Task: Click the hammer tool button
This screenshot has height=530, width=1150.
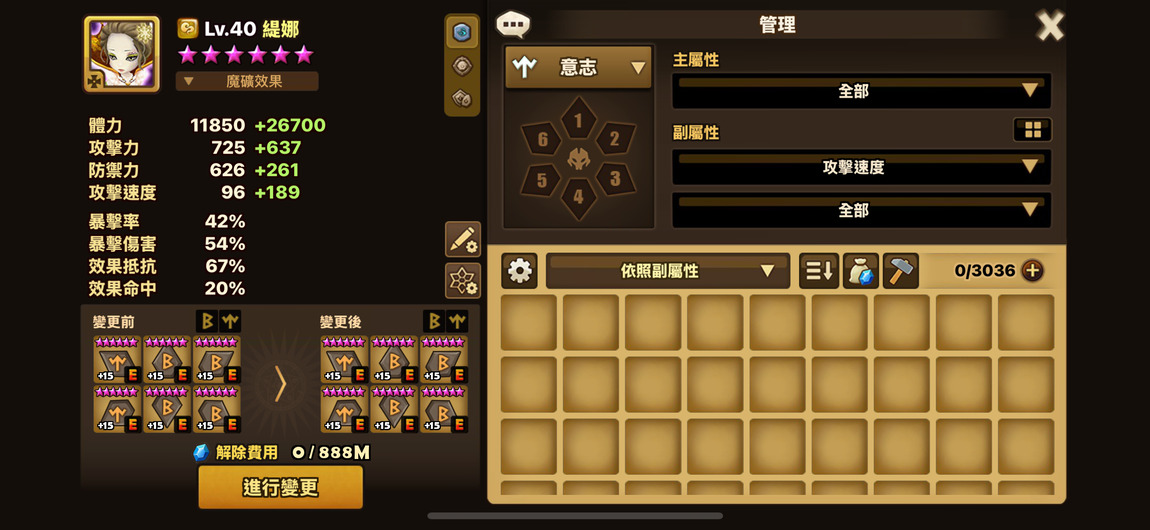Action: point(900,270)
